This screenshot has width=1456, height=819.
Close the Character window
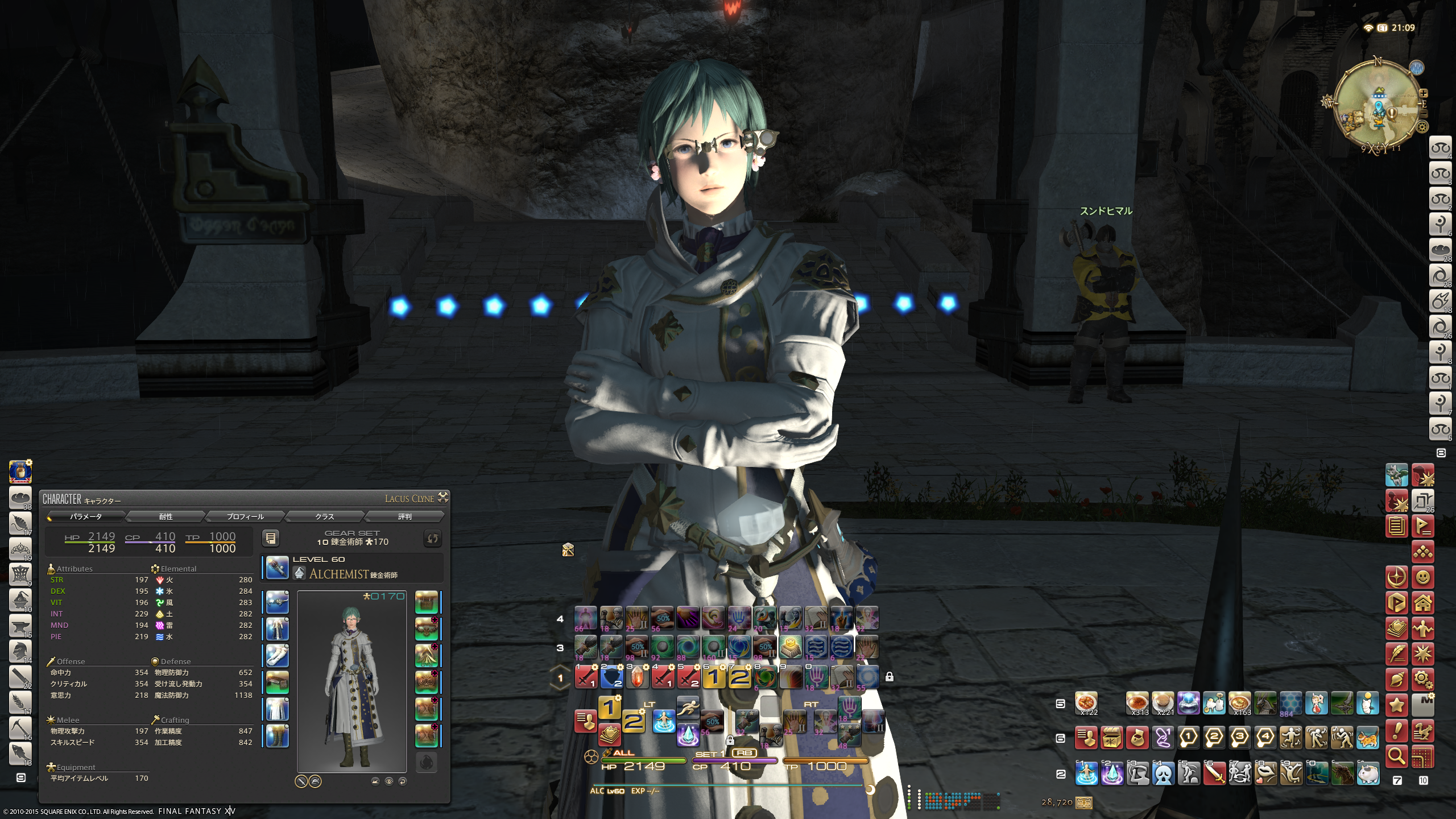443,497
